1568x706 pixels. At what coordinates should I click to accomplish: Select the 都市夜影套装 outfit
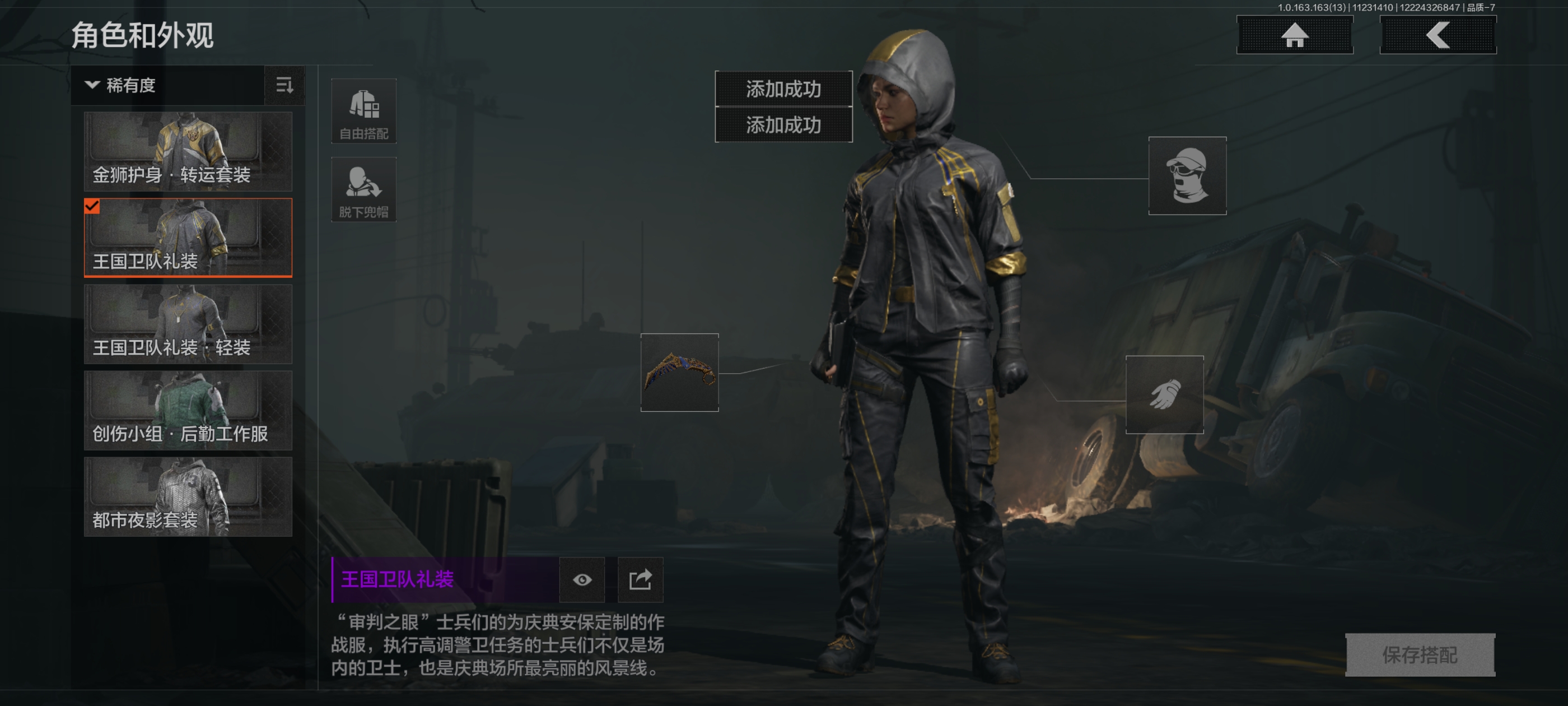click(188, 496)
